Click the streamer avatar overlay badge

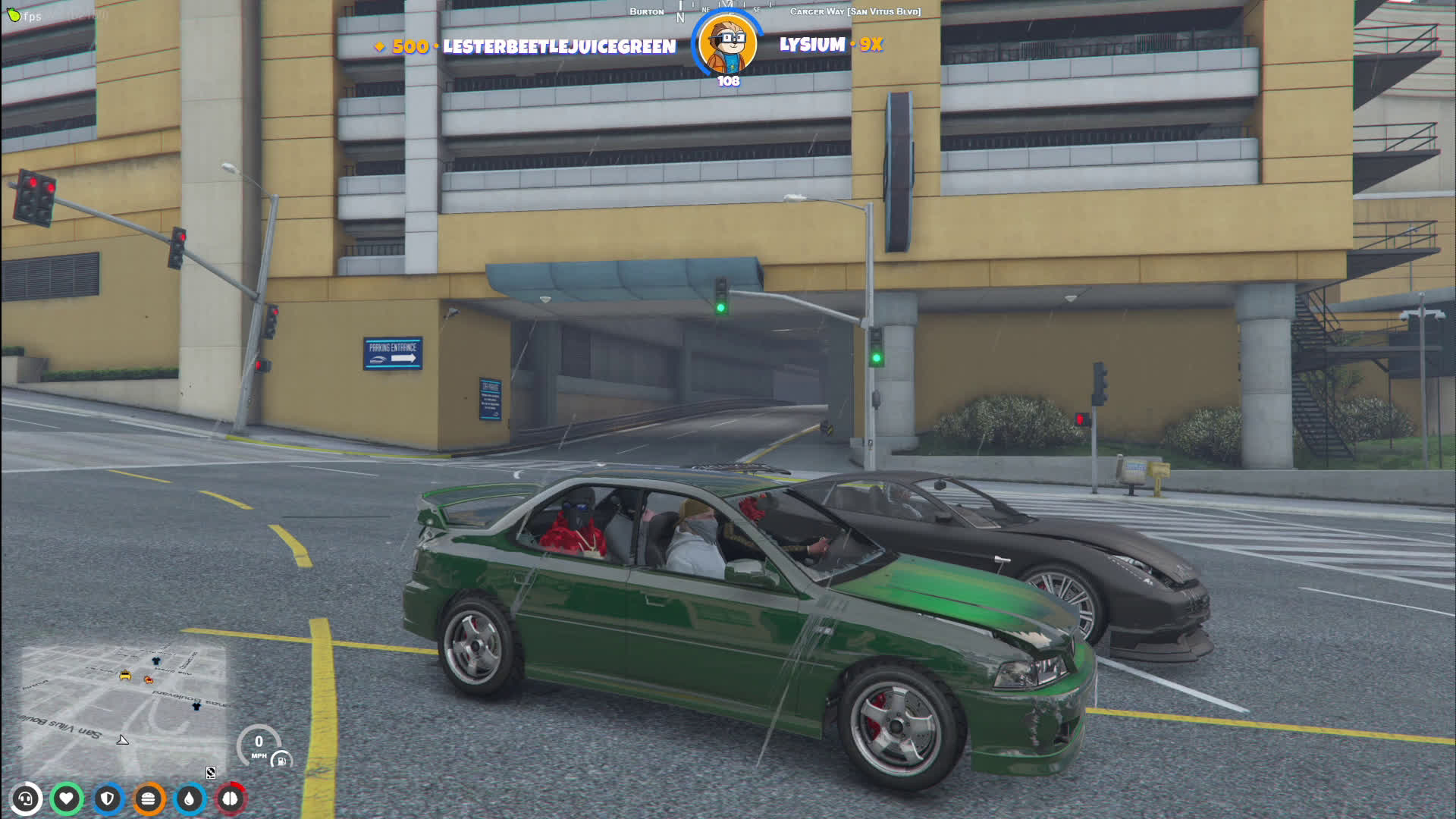click(728, 43)
